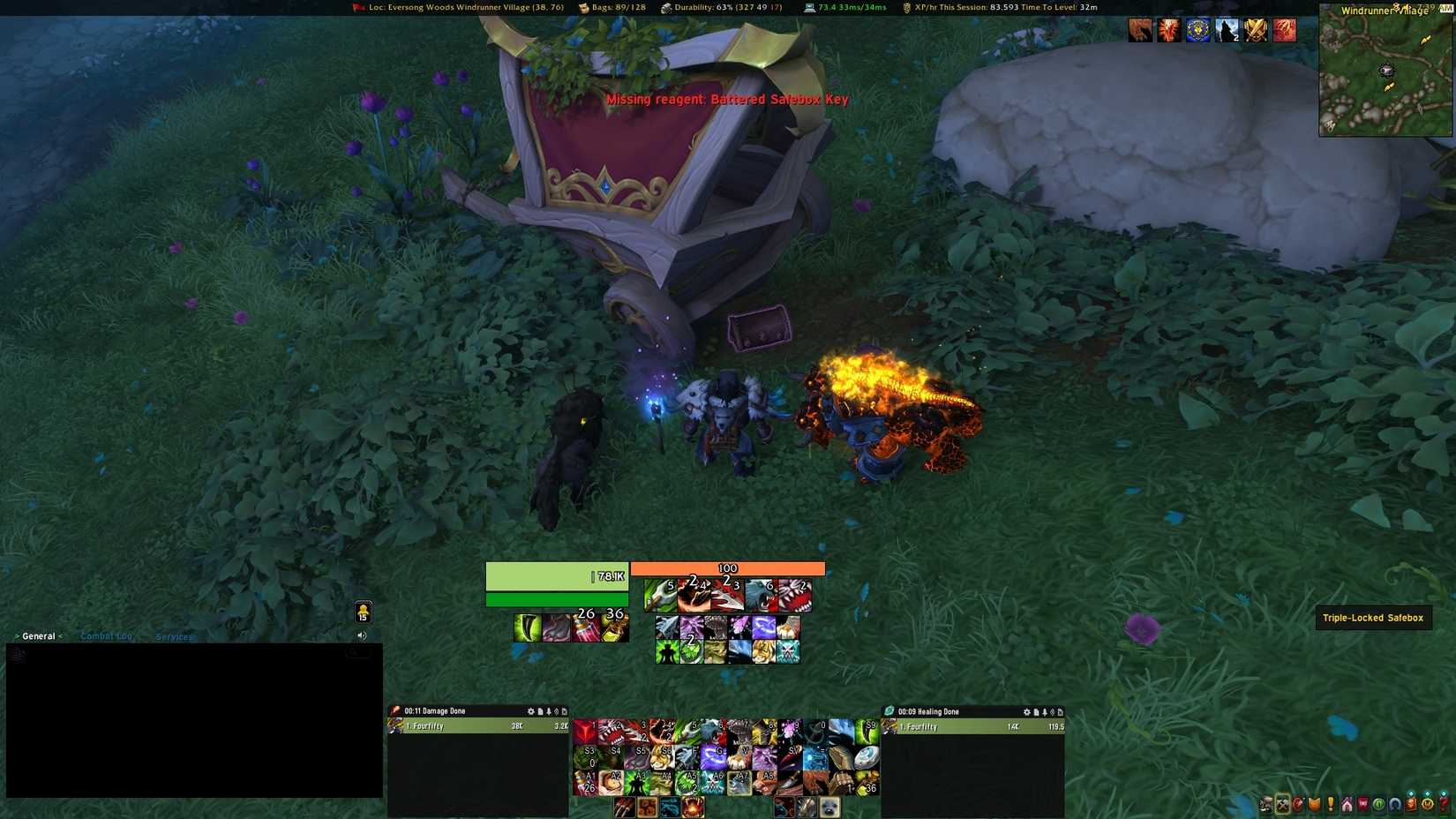The width and height of the screenshot is (1456, 819).
Task: Toggle chat audio with the speaker icon
Action: click(x=362, y=635)
